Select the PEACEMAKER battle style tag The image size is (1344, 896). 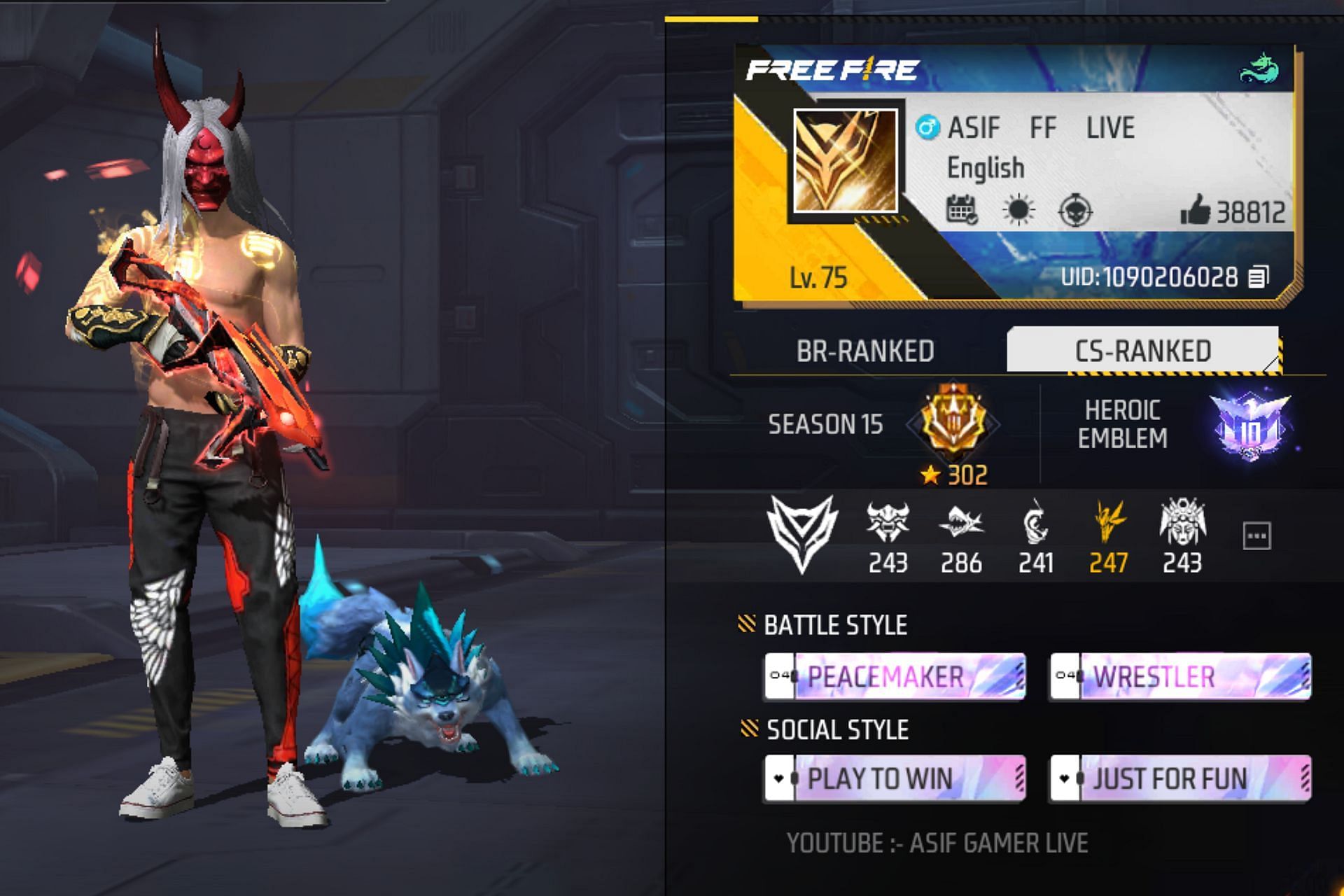tap(895, 677)
